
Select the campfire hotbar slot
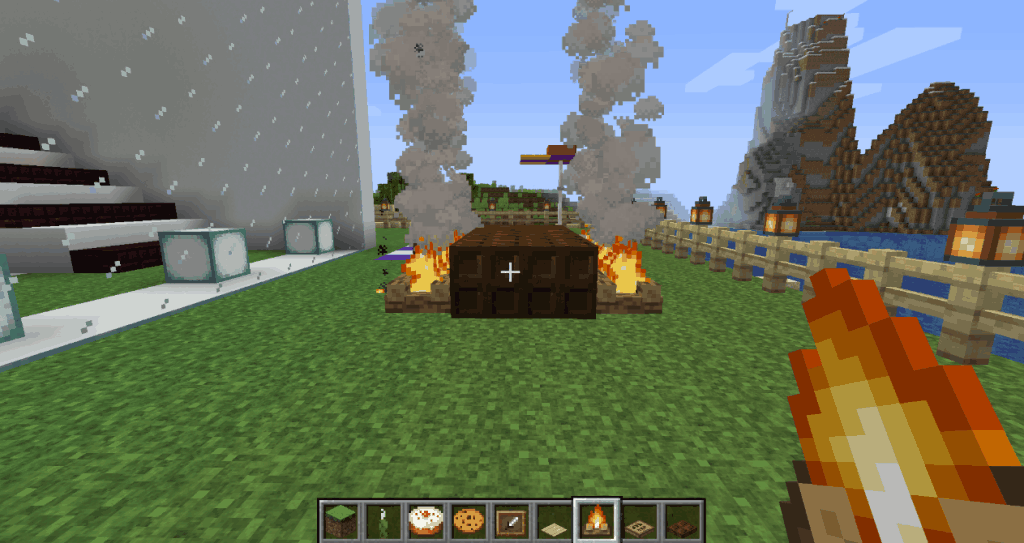596,520
